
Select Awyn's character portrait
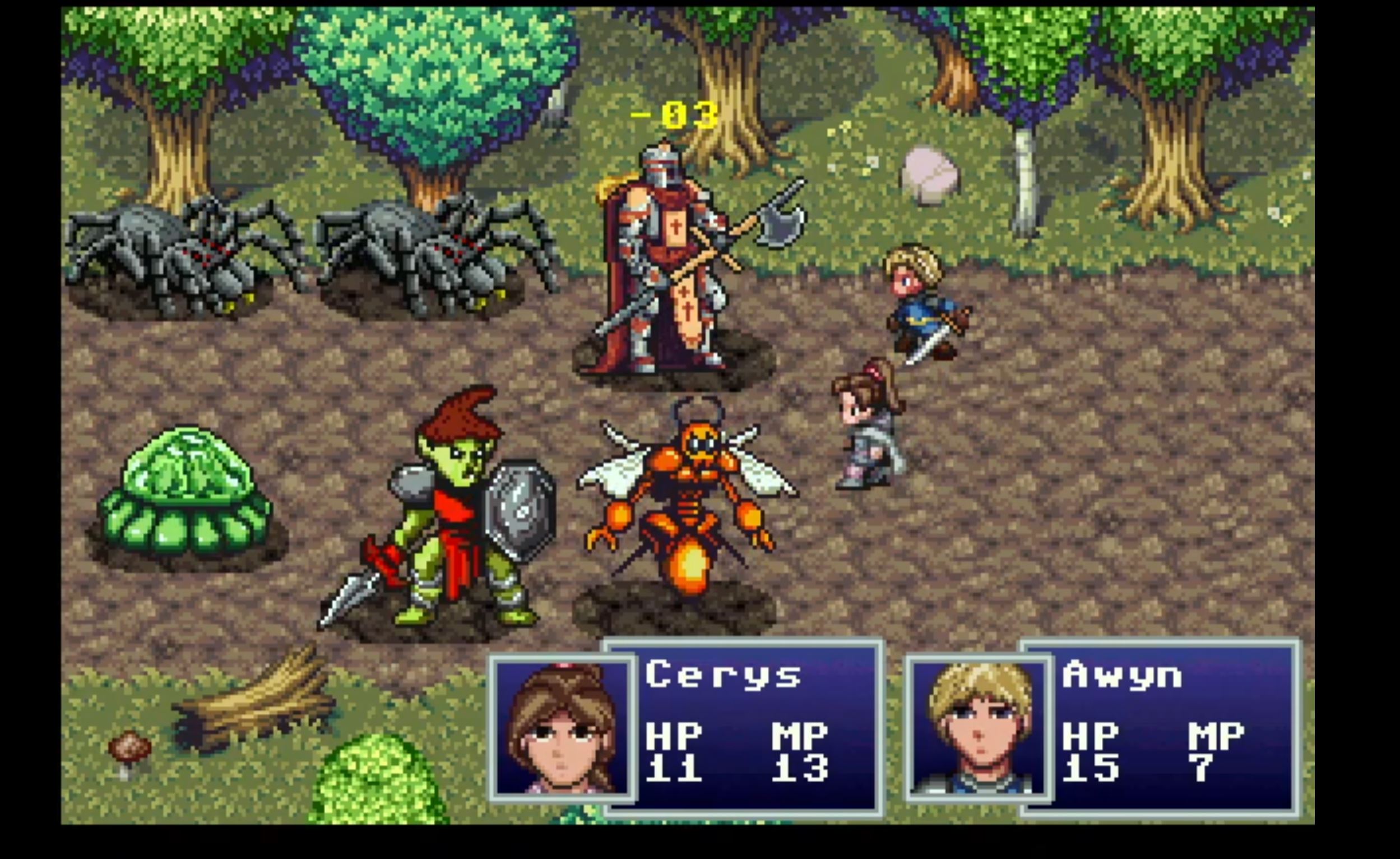[x=978, y=728]
